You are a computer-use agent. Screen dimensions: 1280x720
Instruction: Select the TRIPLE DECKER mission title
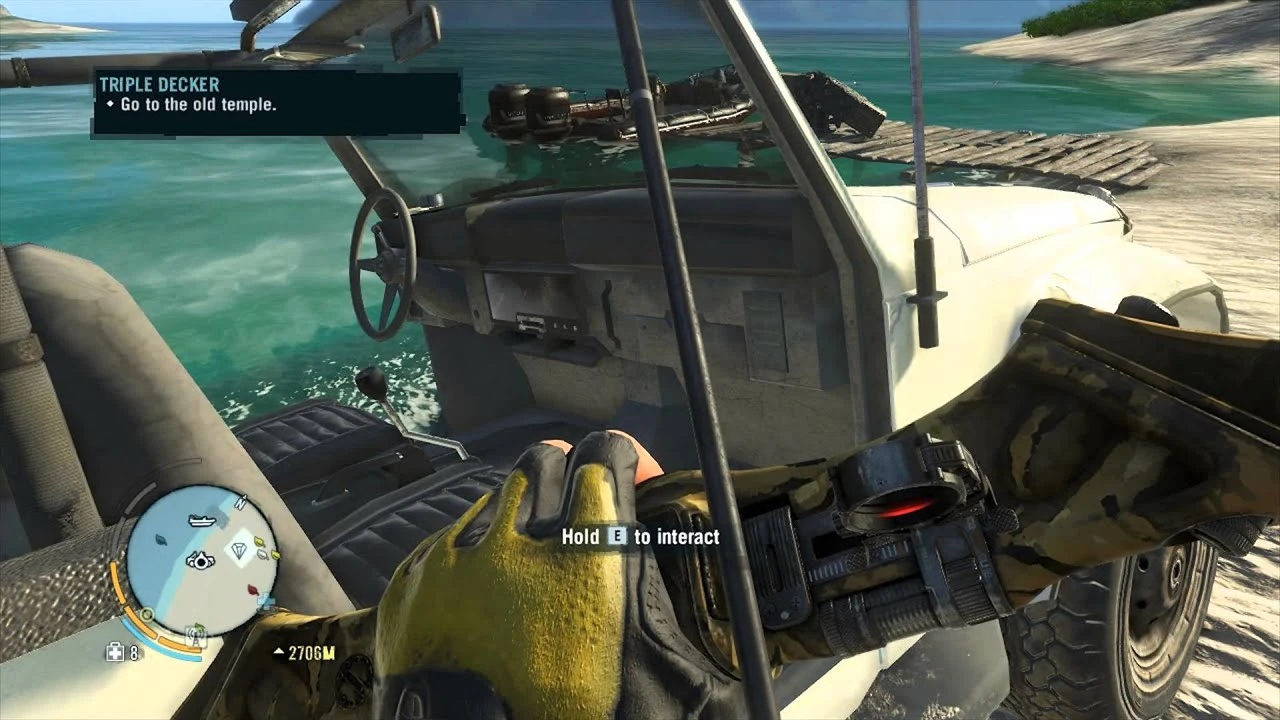pos(160,85)
